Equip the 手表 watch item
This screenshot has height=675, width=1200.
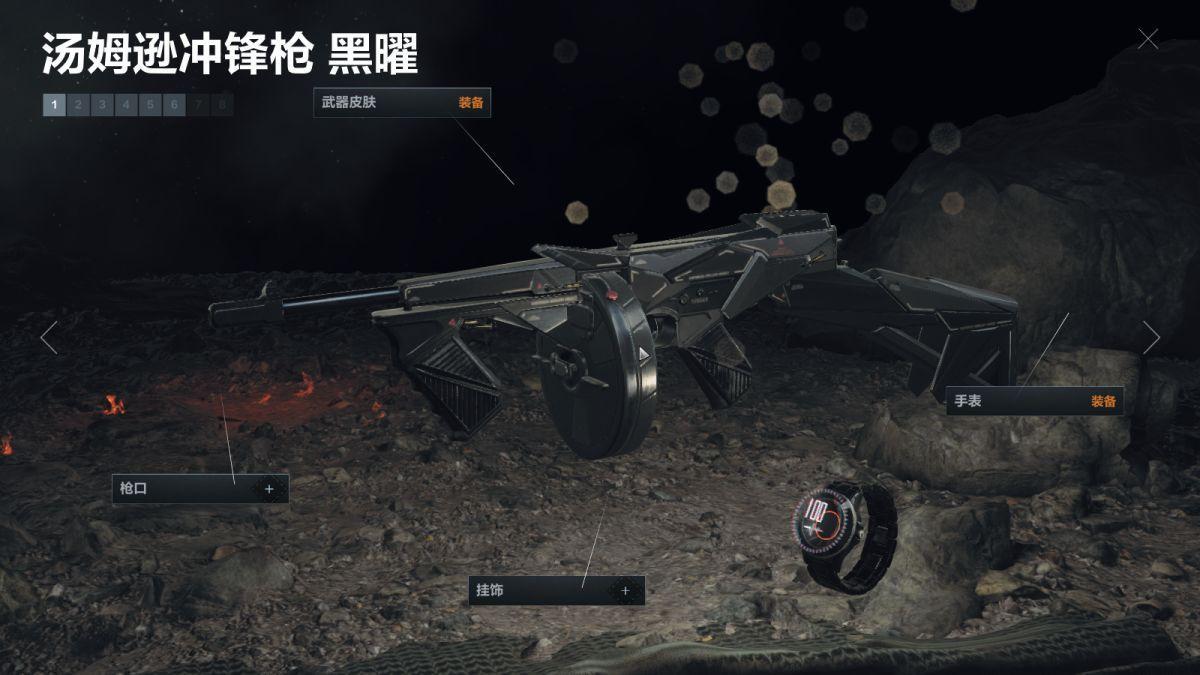[x=1103, y=401]
